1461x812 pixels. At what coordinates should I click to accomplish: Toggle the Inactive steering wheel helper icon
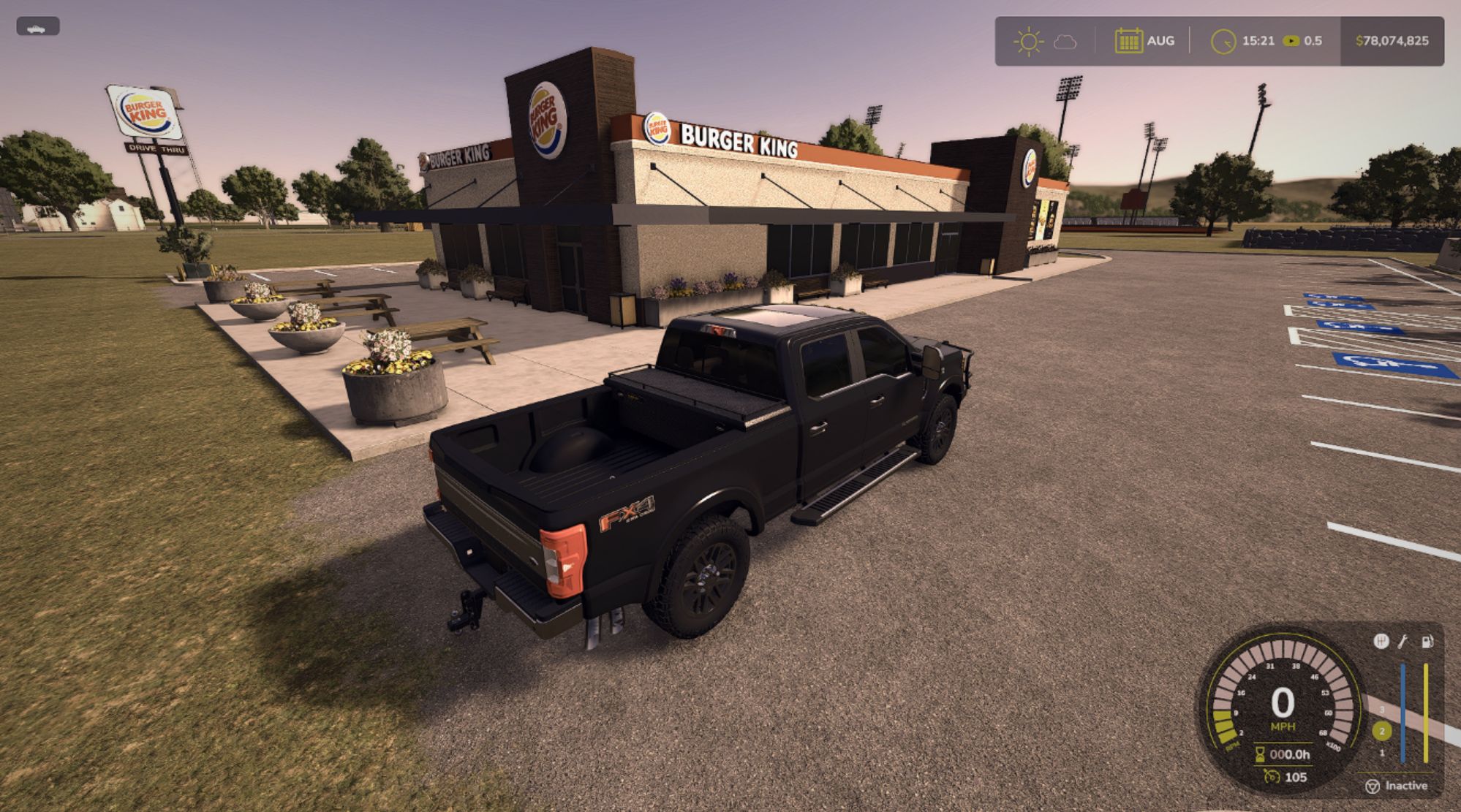pyautogui.click(x=1373, y=786)
